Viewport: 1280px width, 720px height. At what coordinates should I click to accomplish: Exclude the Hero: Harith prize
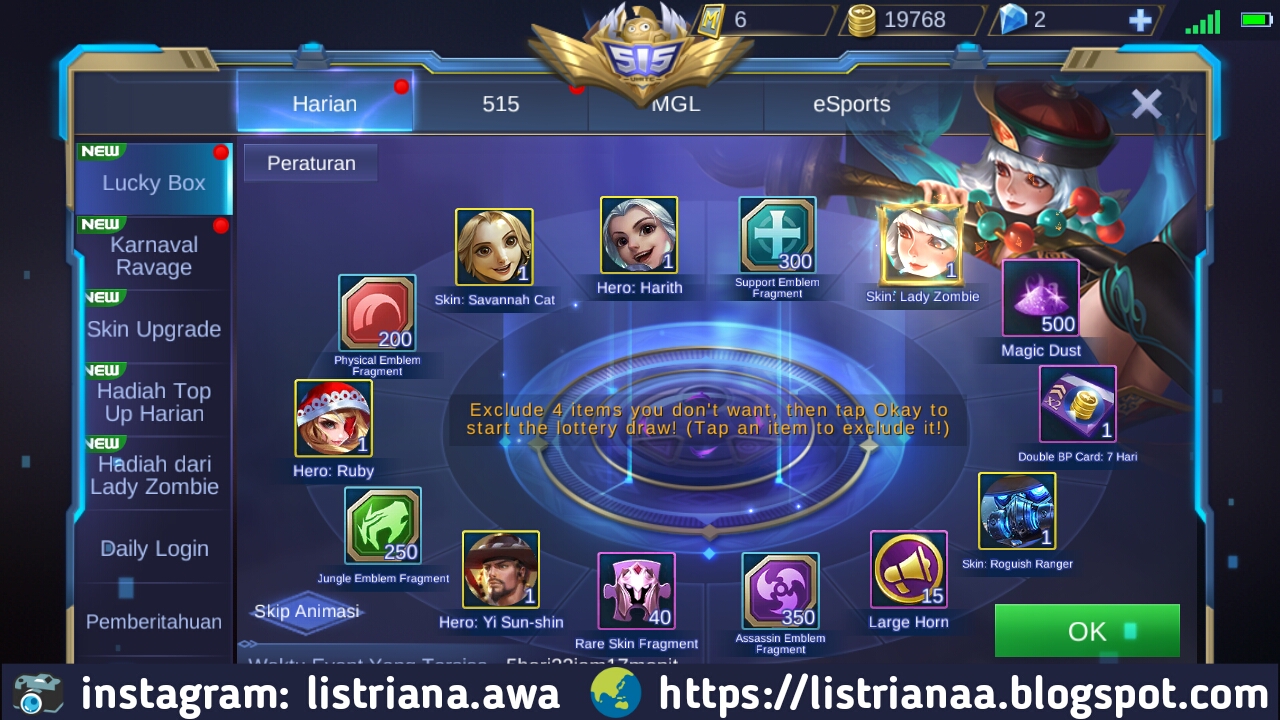[x=636, y=235]
